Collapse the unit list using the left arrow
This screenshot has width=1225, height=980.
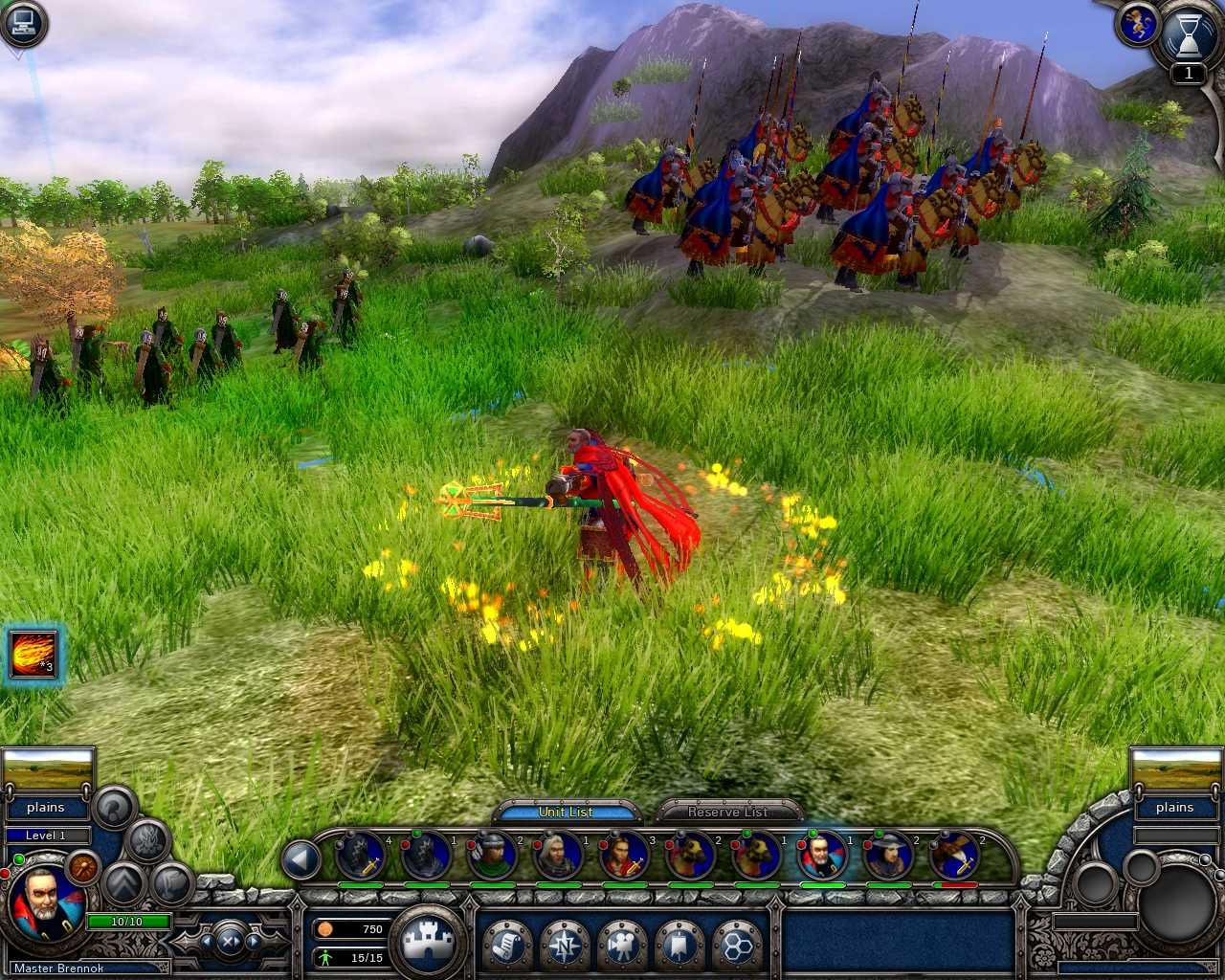(x=302, y=859)
